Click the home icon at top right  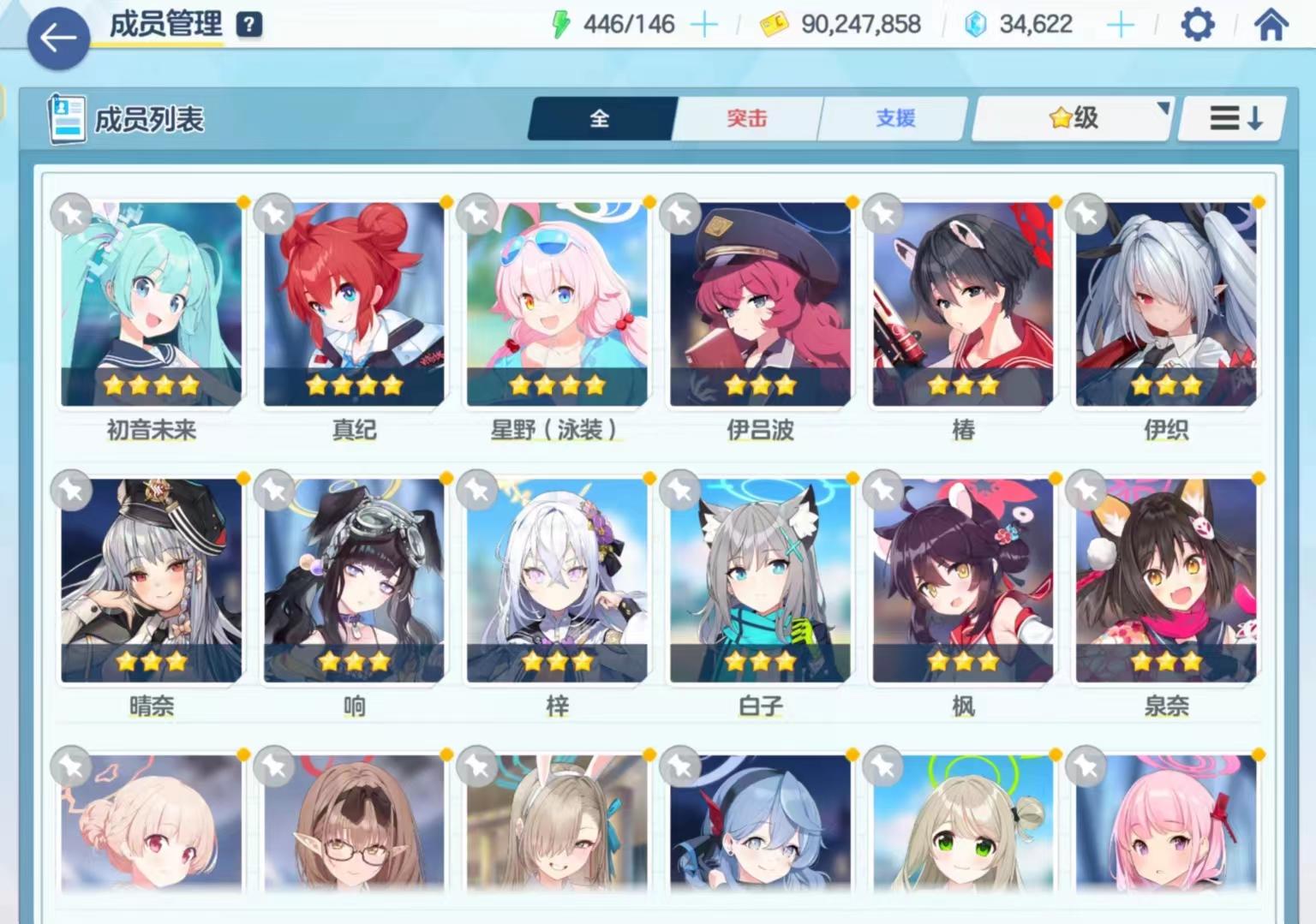(1270, 23)
